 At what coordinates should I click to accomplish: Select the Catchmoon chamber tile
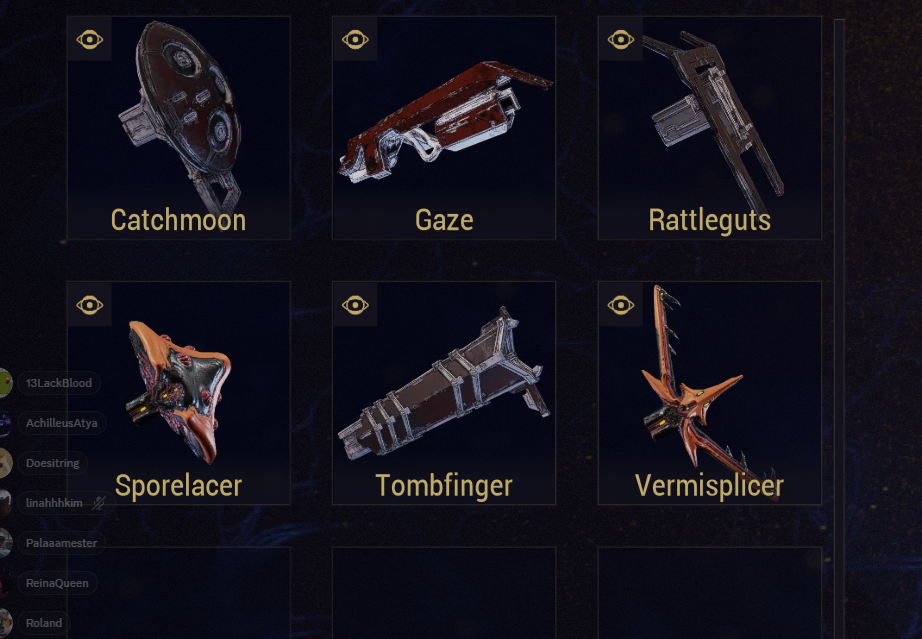click(x=178, y=128)
